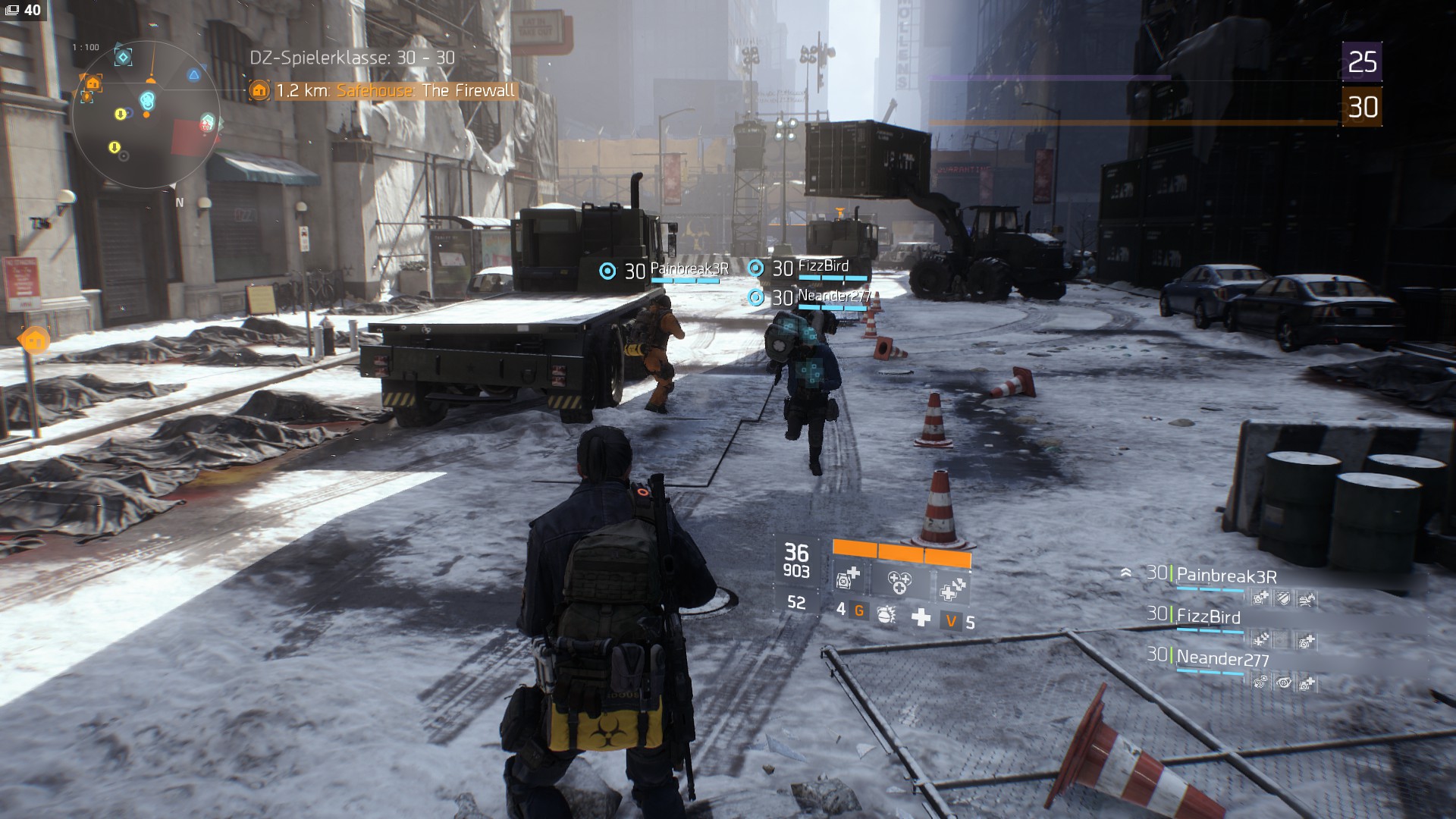Click Painbreak3R's floating nameplate
This screenshot has width=1456, height=819.
(x=689, y=269)
